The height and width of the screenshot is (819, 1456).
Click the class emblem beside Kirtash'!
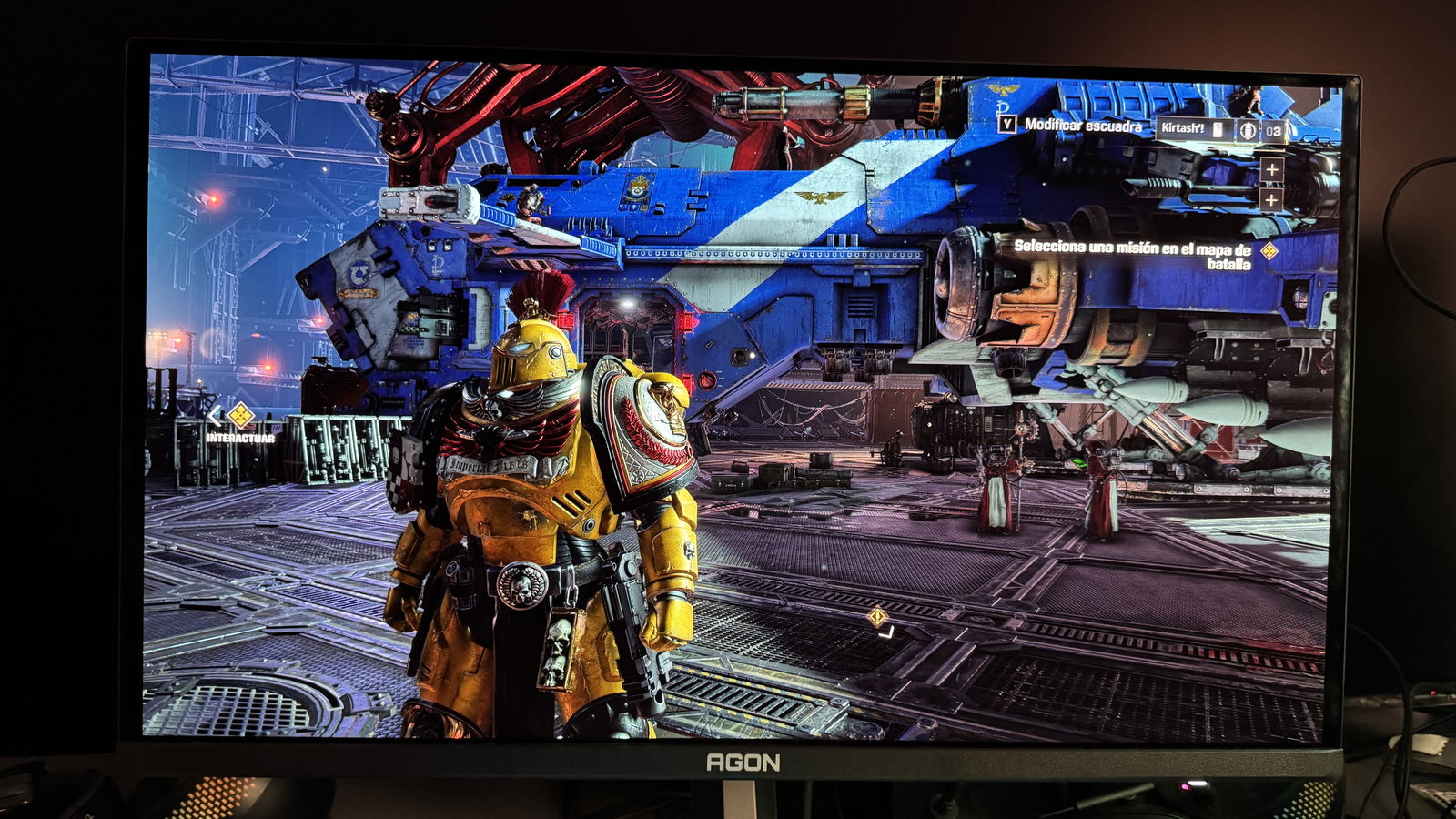coord(1248,130)
